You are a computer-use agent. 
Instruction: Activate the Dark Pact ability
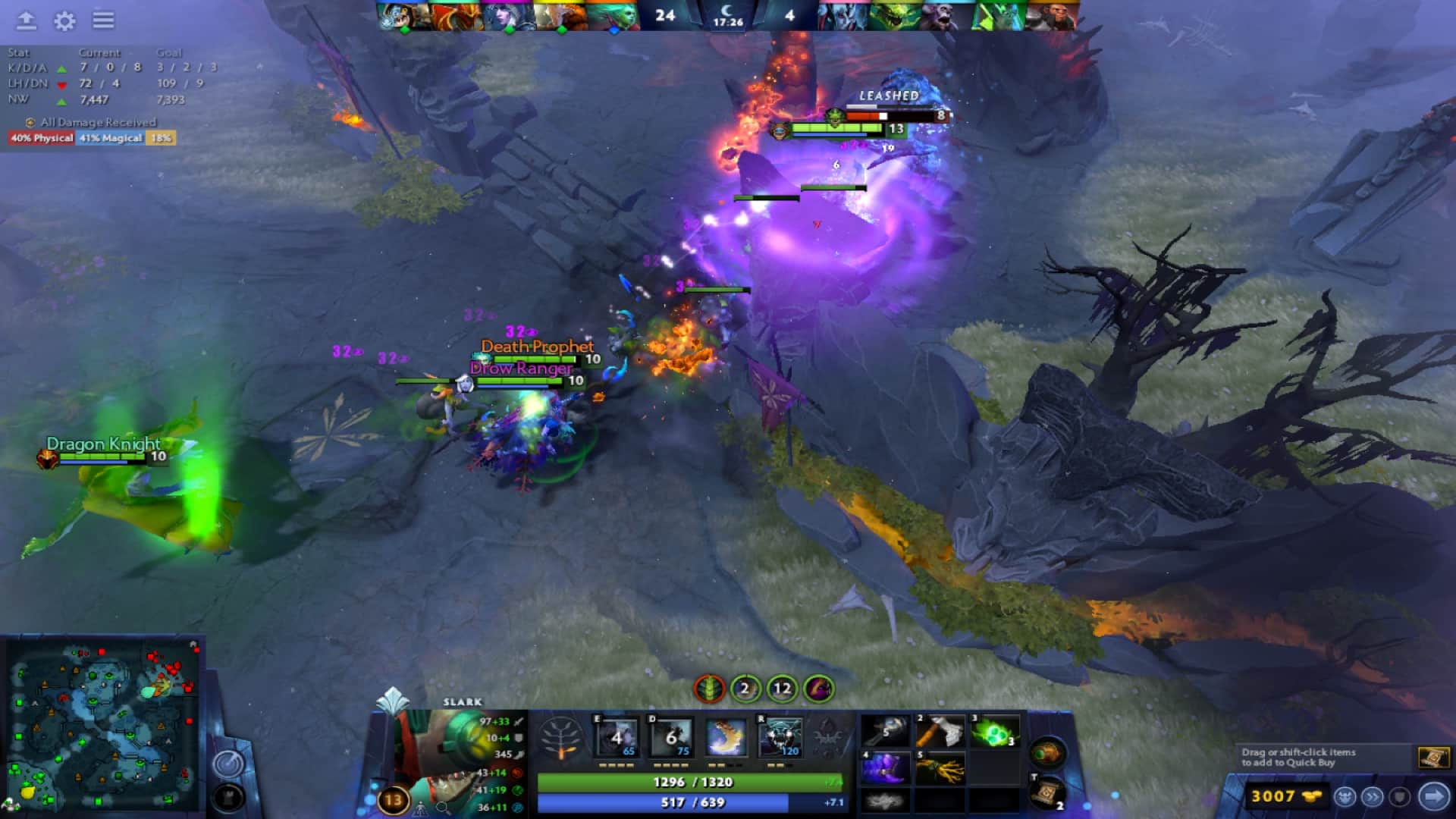pyautogui.click(x=617, y=738)
